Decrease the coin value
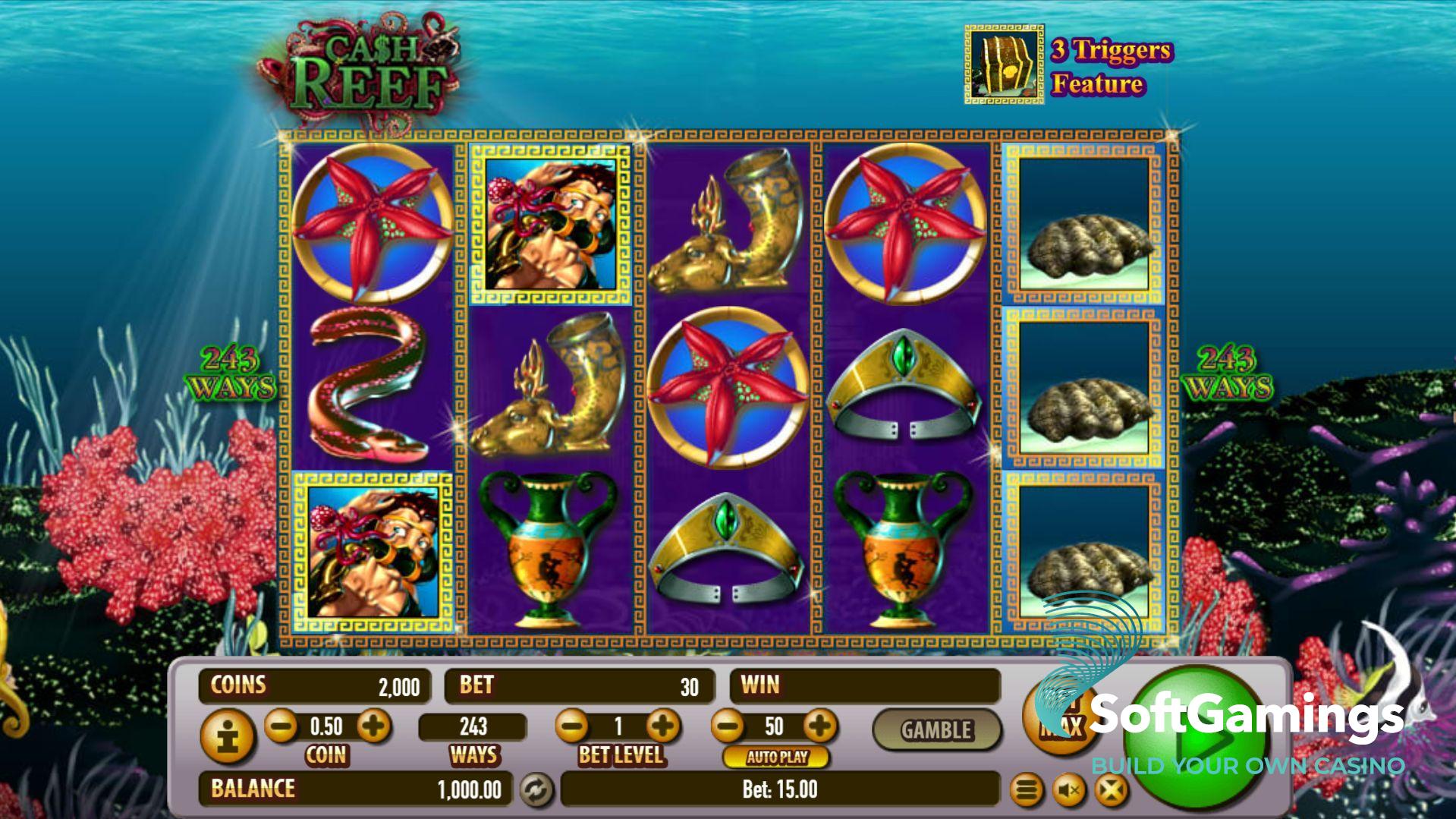Image resolution: width=1456 pixels, height=819 pixels. [281, 726]
